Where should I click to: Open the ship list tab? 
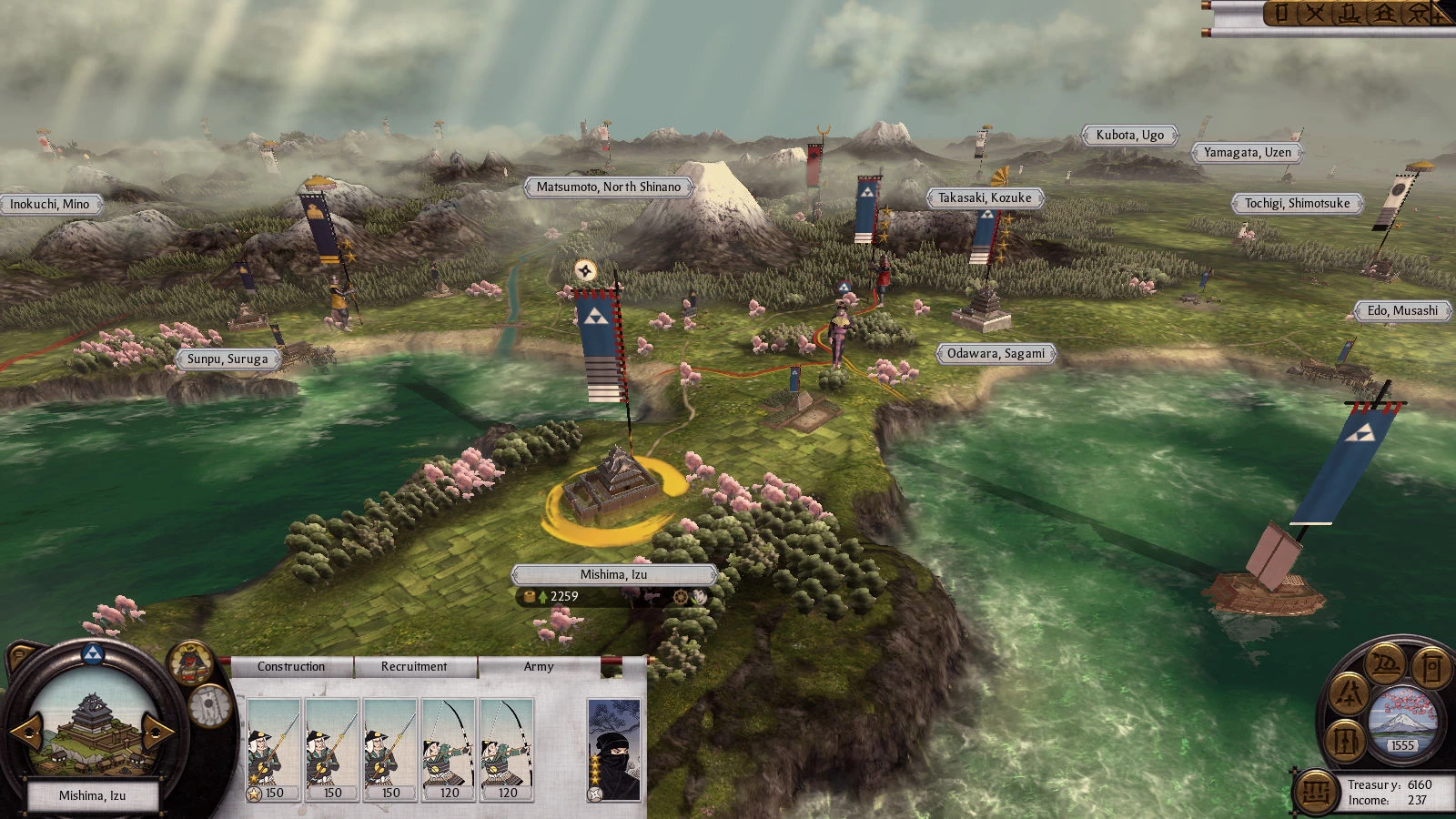click(x=1350, y=13)
